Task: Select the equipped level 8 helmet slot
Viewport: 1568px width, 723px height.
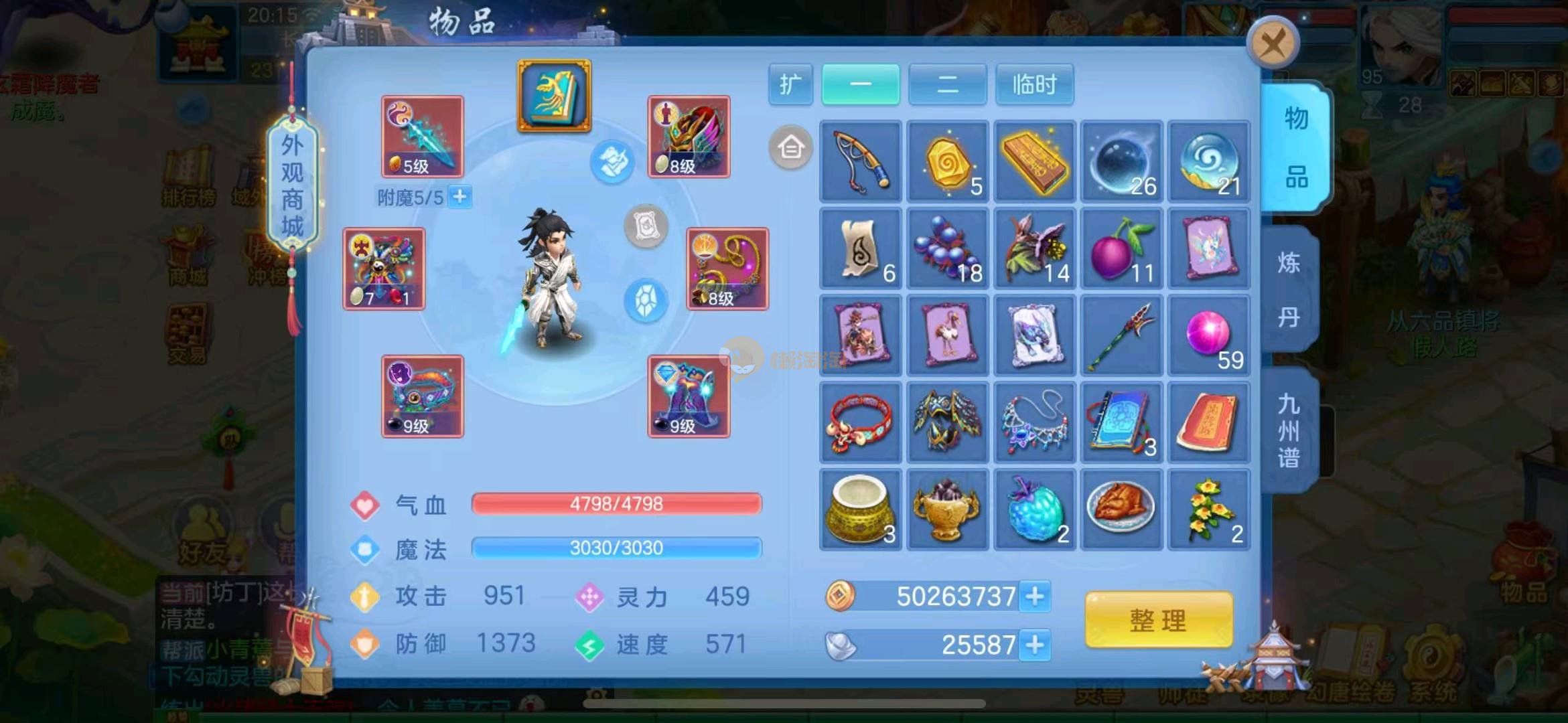Action: tap(689, 137)
